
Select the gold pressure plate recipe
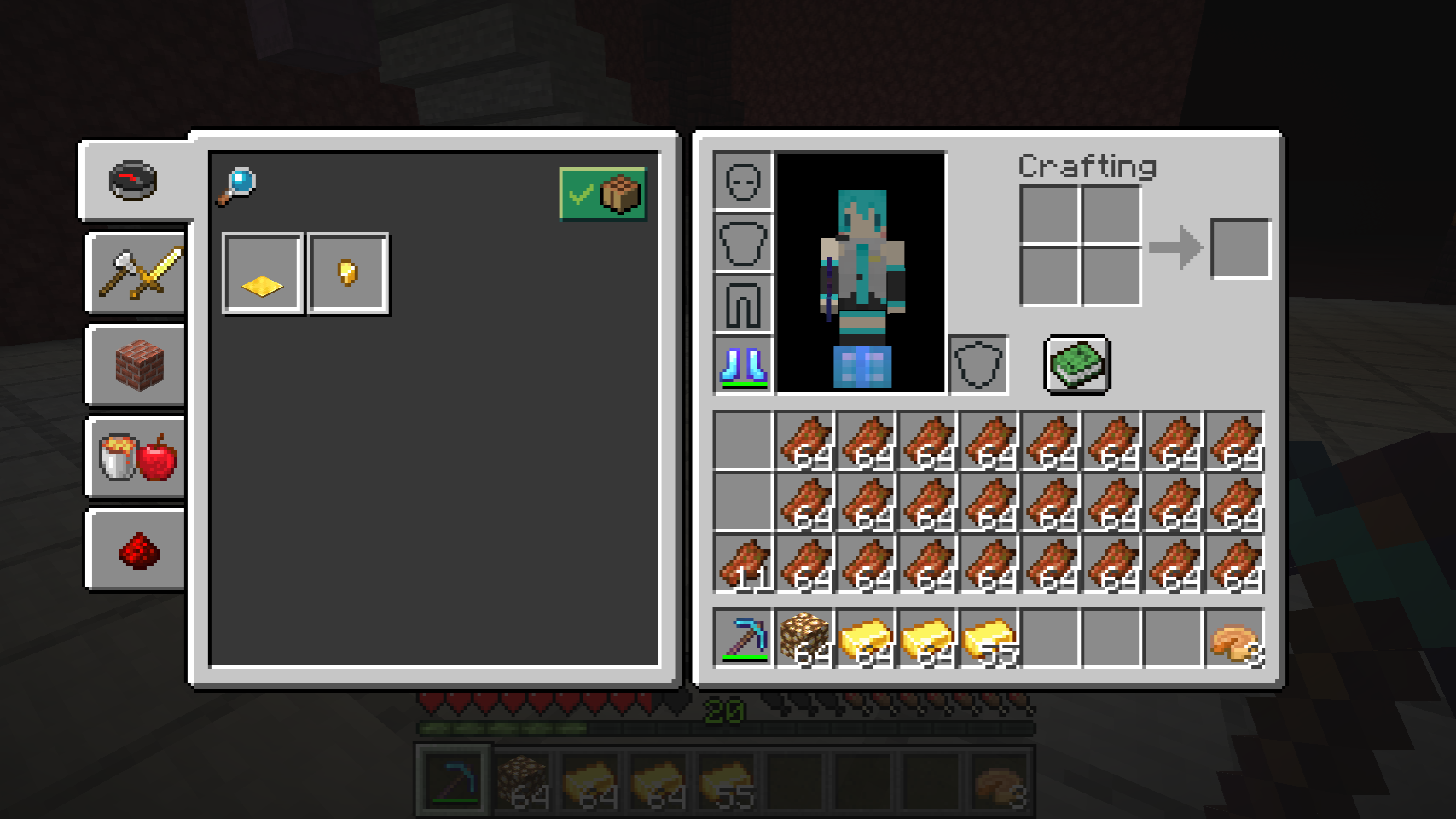click(x=263, y=275)
